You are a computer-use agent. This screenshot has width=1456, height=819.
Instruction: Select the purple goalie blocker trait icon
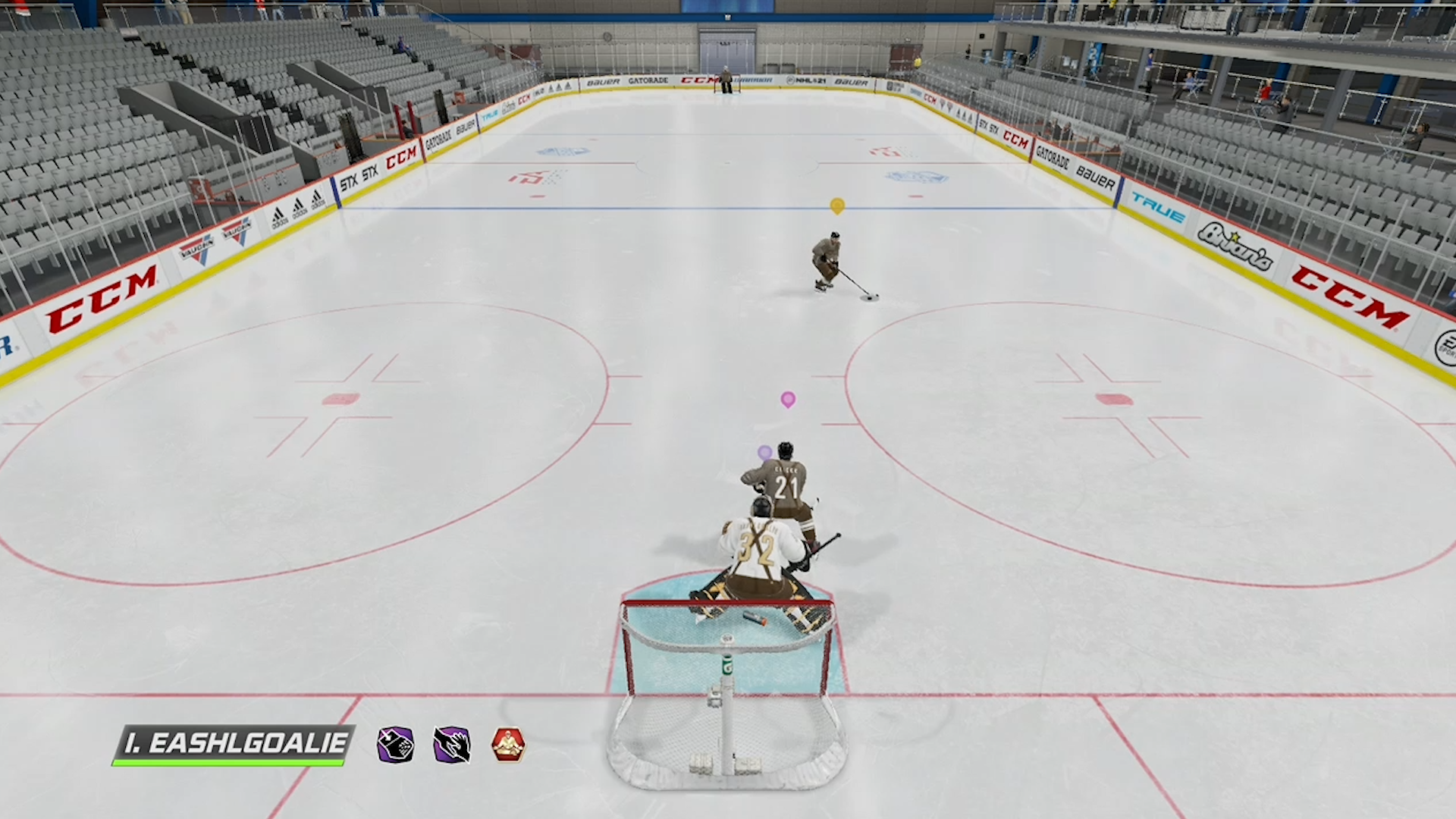(395, 745)
